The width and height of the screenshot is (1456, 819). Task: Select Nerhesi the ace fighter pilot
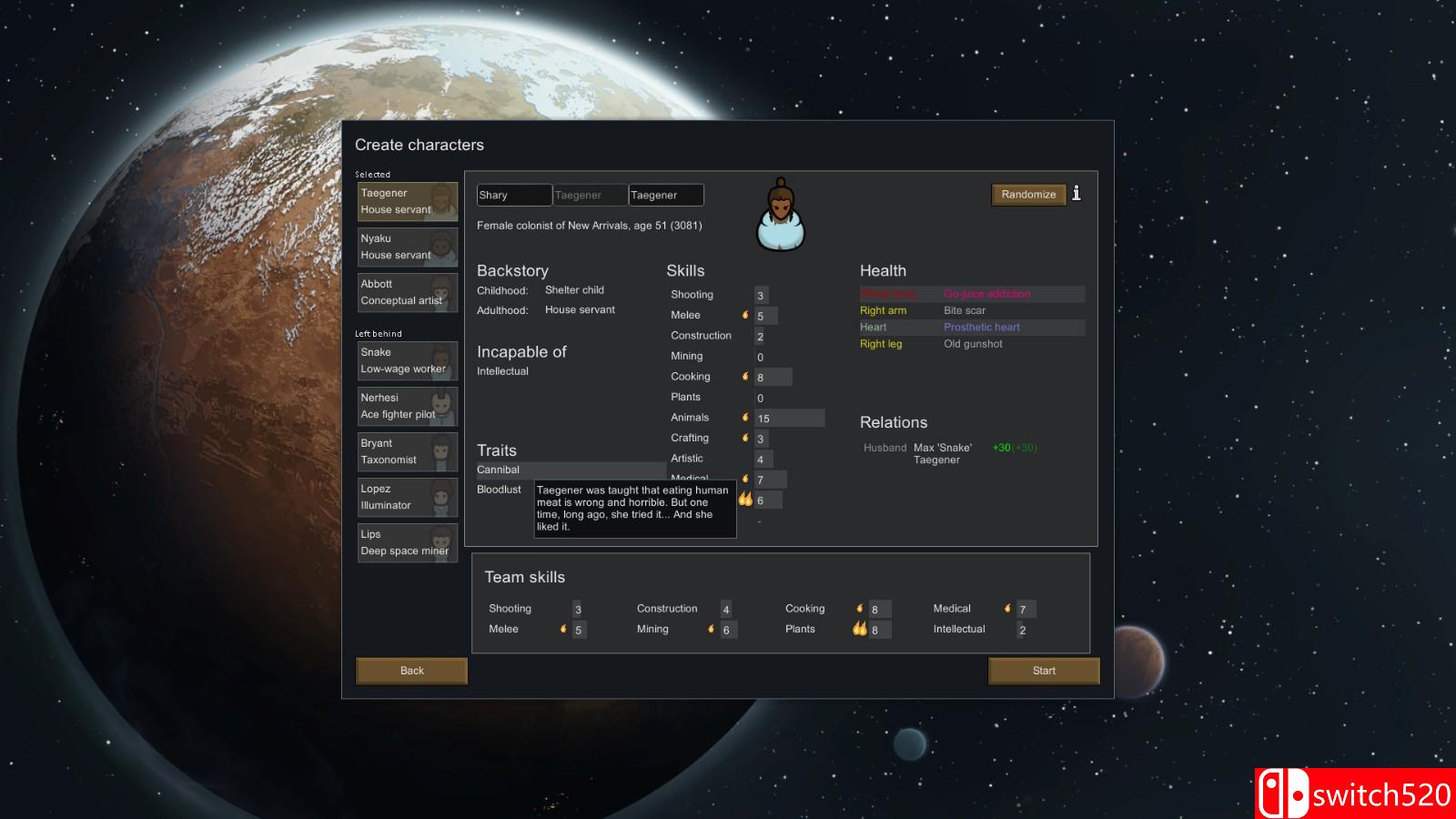[407, 406]
